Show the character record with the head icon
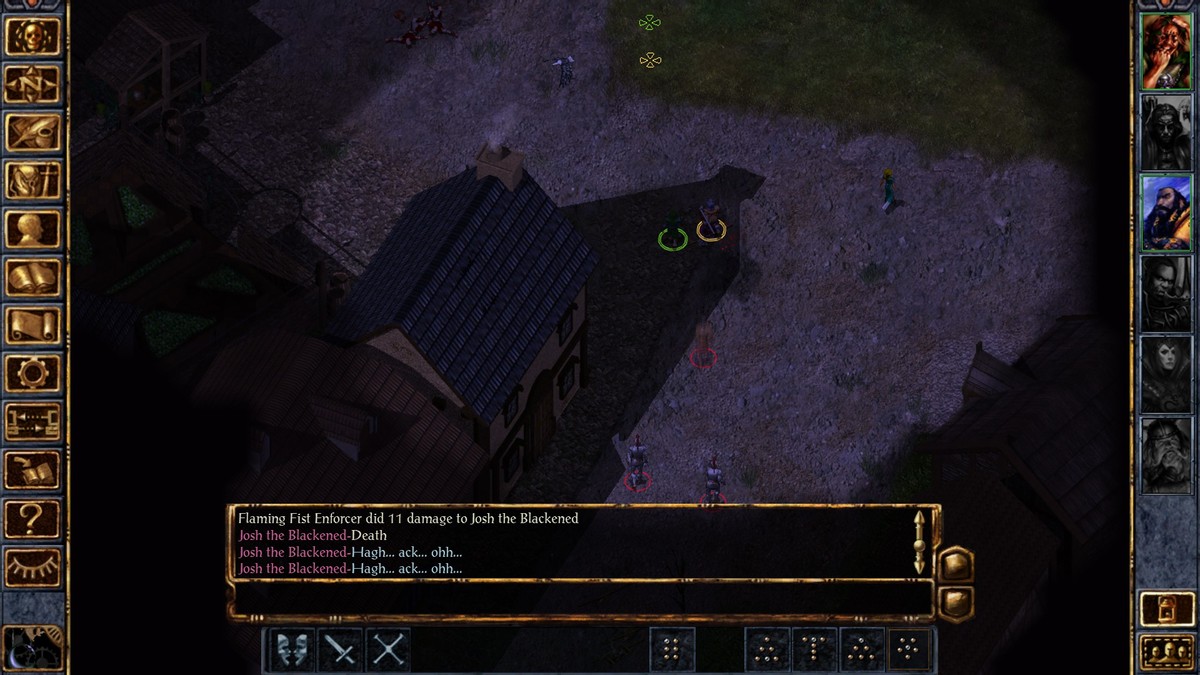Viewport: 1200px width, 675px height. click(33, 229)
